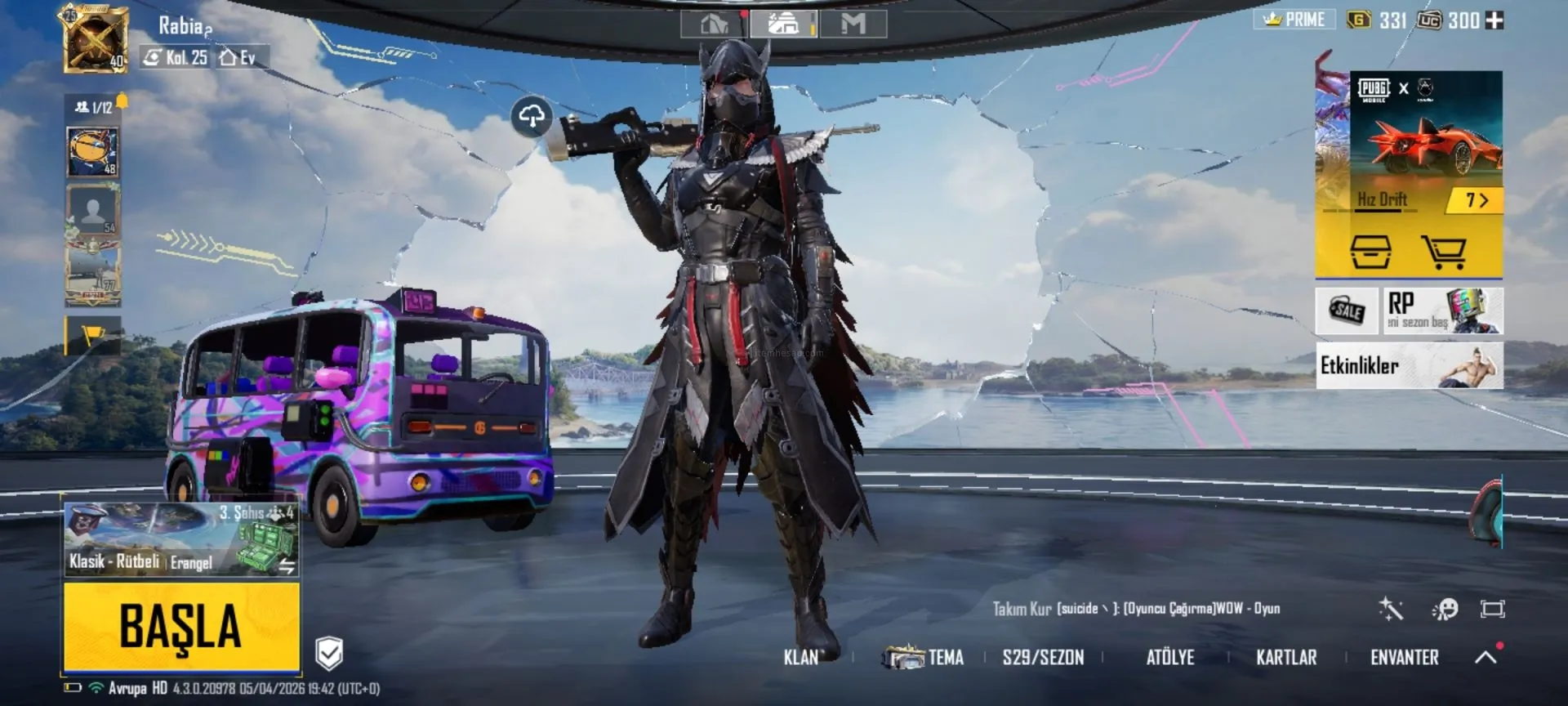1568x706 pixels.
Task: Open the KLAN menu
Action: tap(800, 658)
